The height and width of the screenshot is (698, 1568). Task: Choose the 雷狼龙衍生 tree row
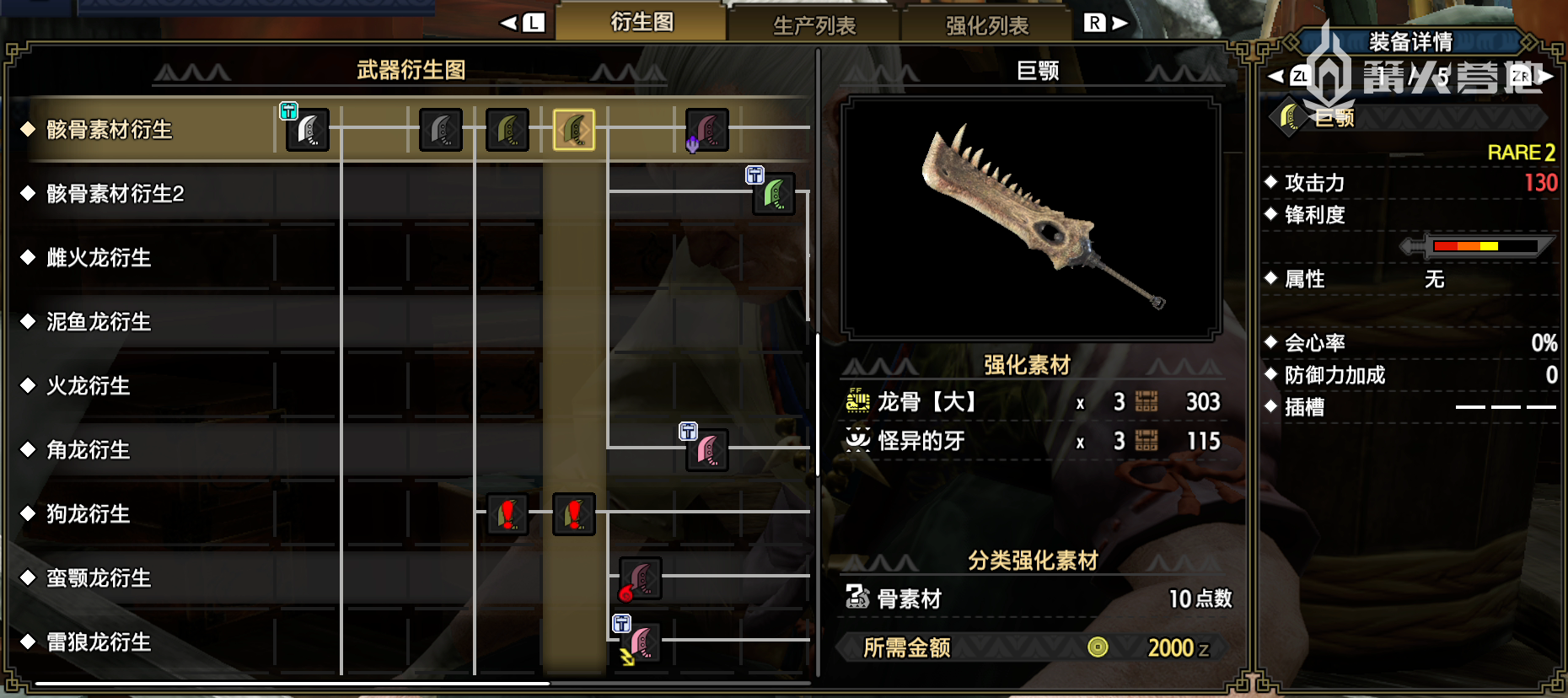click(99, 642)
